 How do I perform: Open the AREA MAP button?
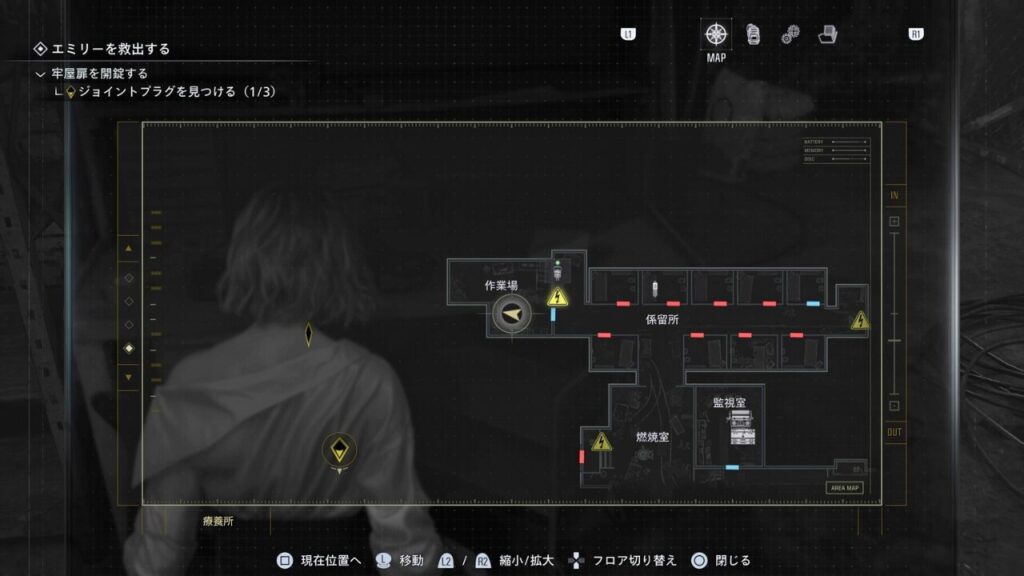click(844, 488)
